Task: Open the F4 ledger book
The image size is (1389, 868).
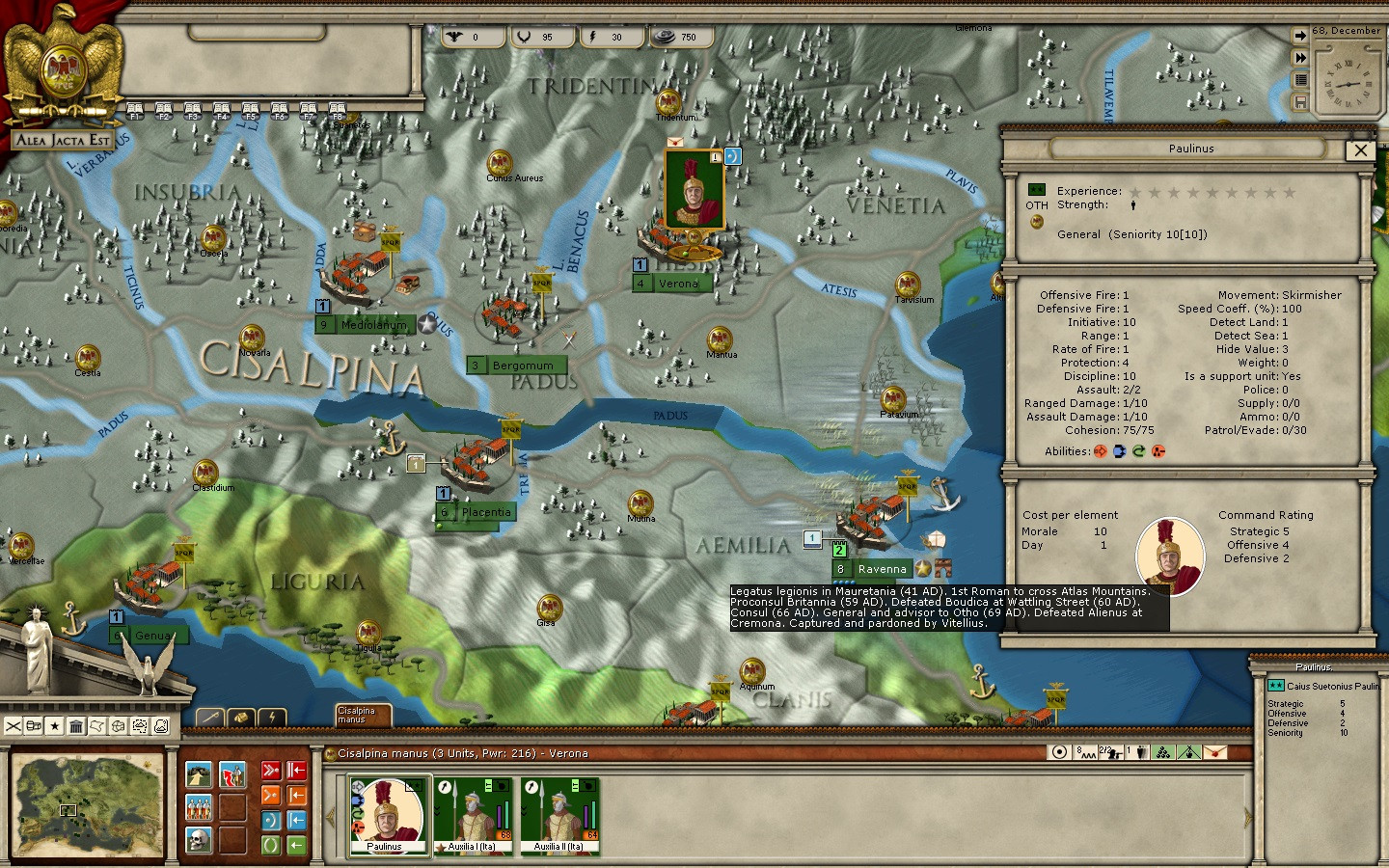Action: (221, 110)
